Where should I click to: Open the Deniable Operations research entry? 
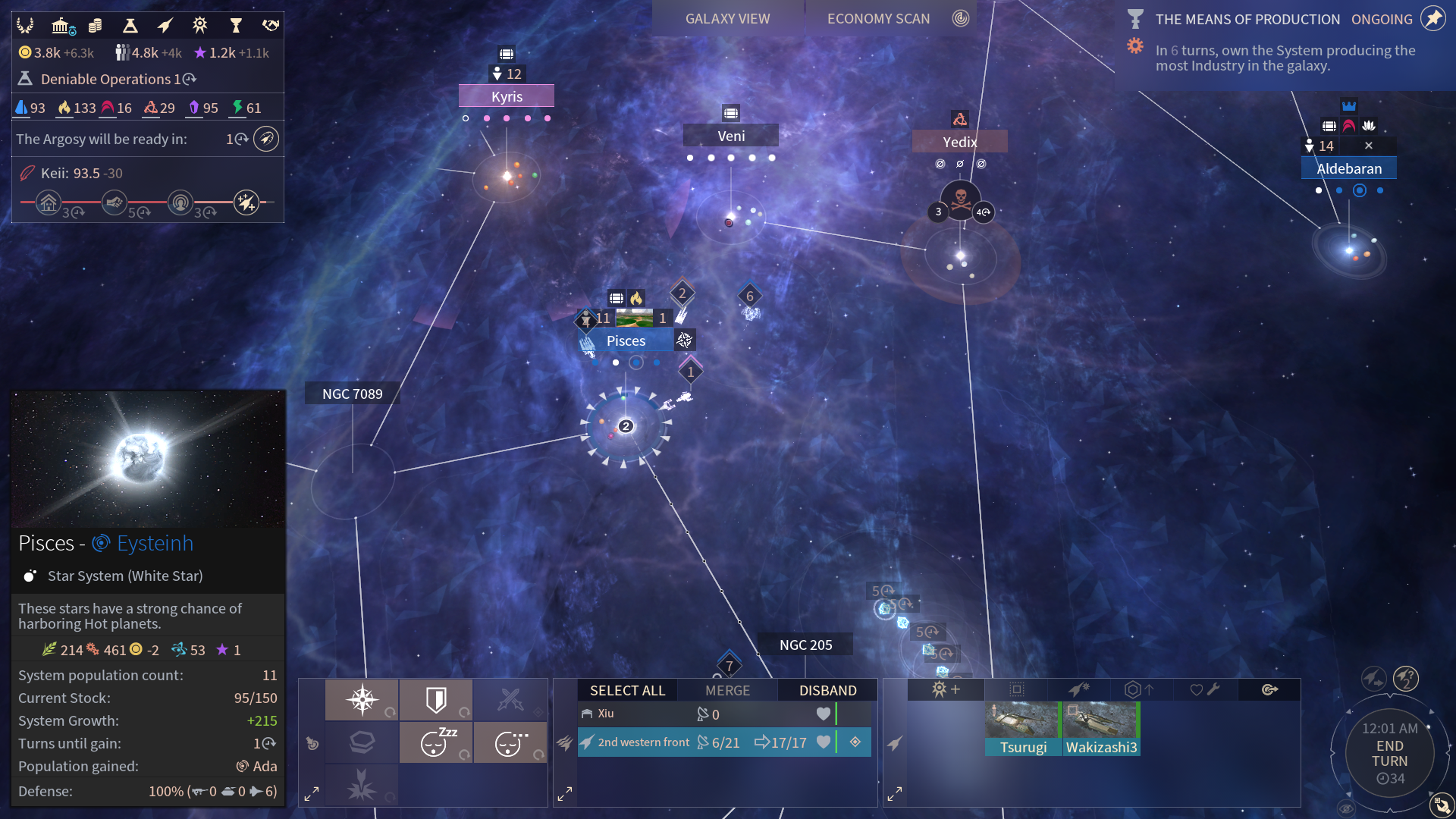point(106,79)
